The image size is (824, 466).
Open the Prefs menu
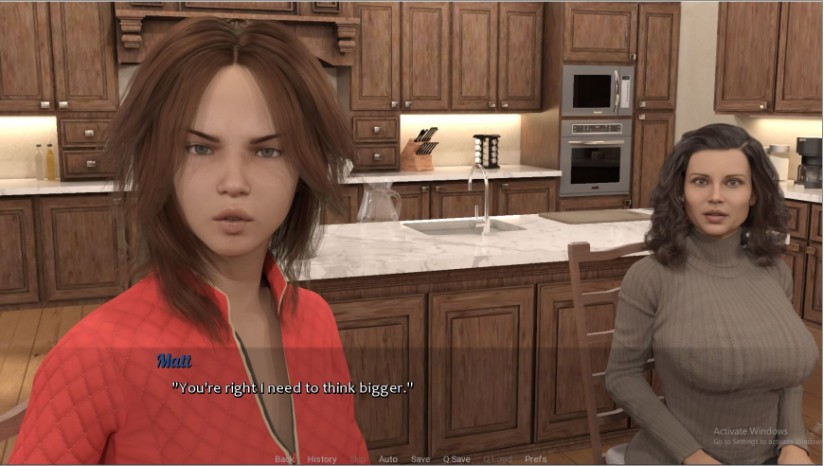535,459
